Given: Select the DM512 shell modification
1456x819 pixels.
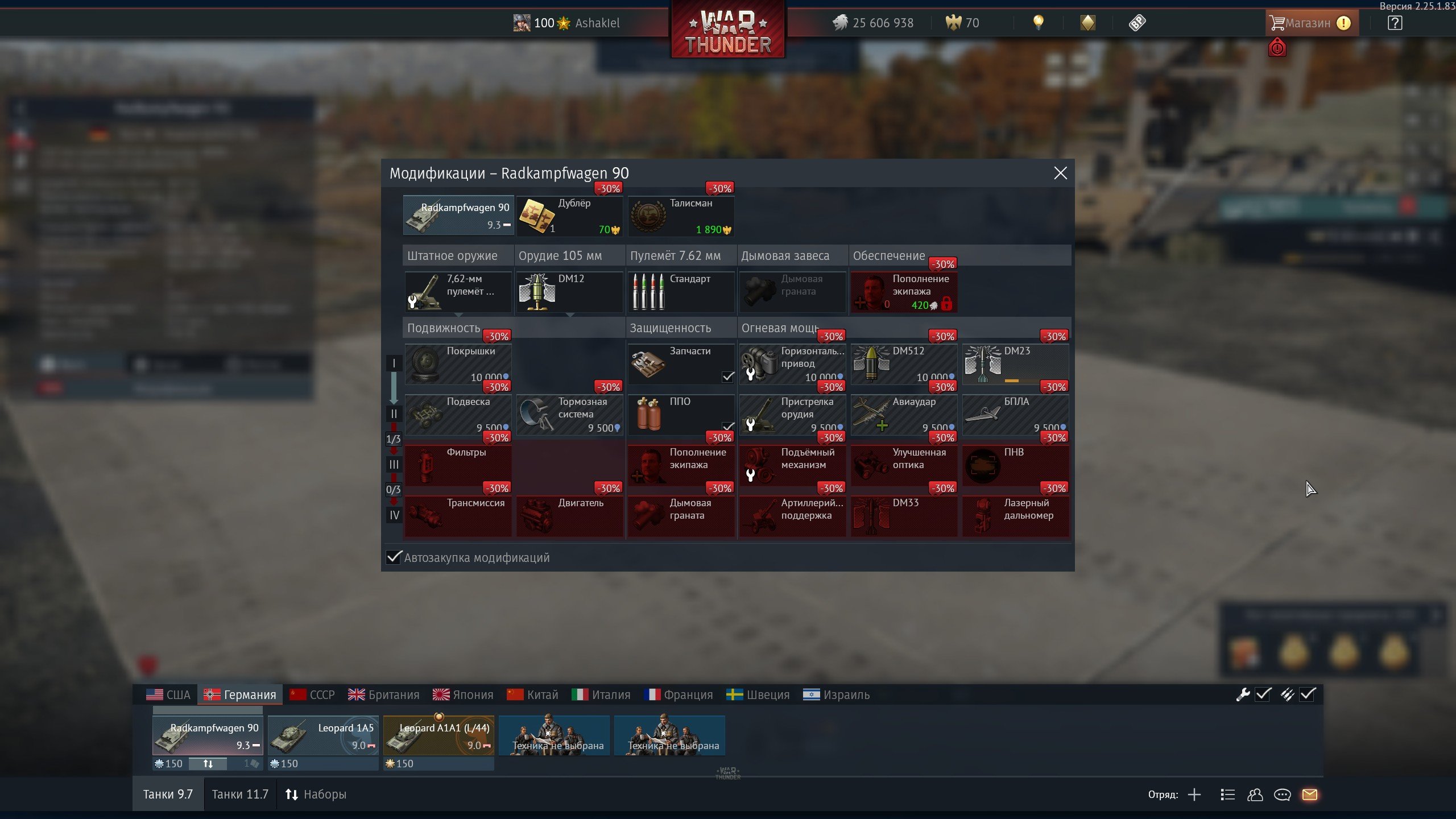Looking at the screenshot, I should 904,363.
